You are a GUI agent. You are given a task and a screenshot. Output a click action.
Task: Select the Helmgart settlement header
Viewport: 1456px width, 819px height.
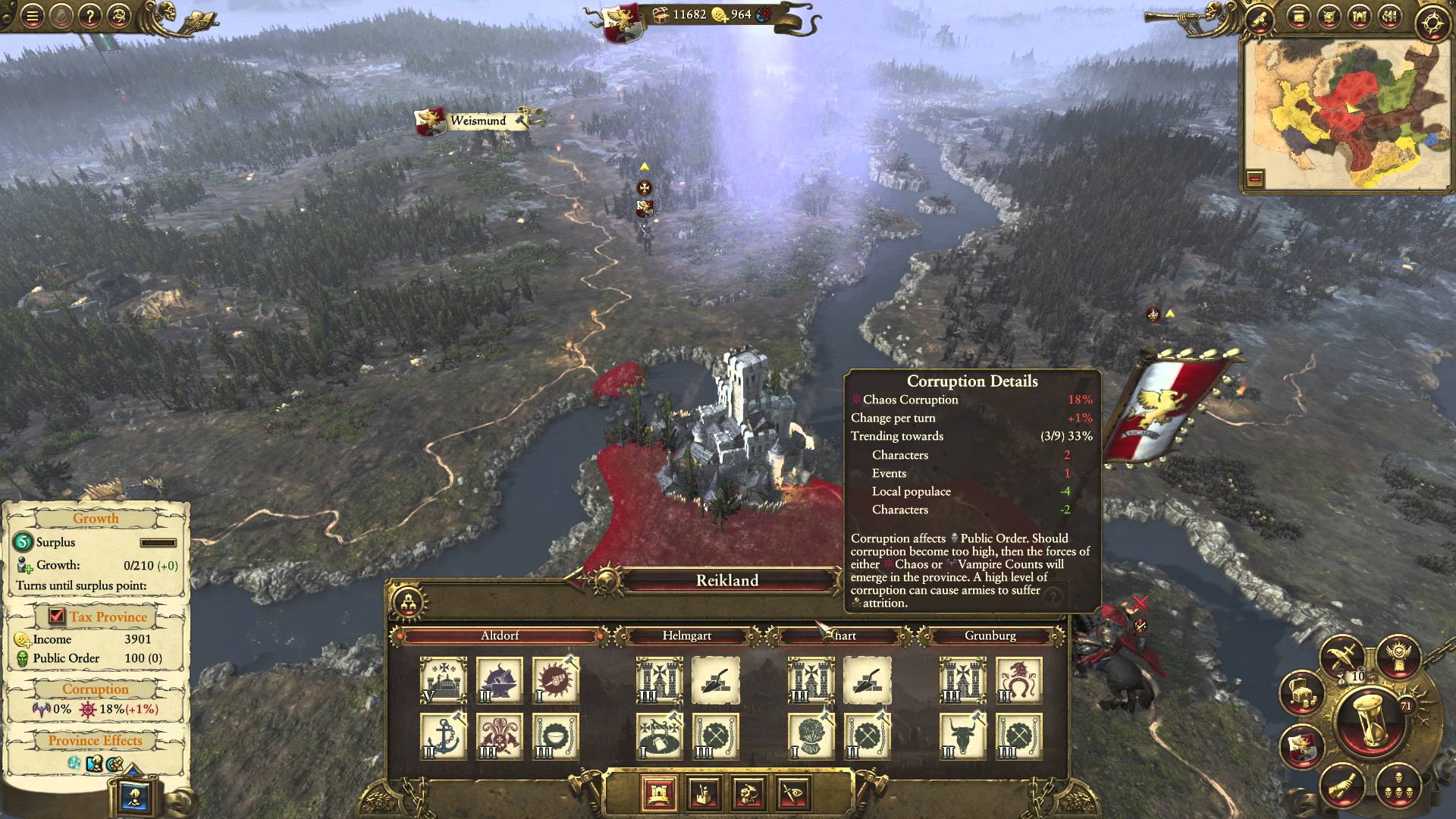[x=686, y=635]
